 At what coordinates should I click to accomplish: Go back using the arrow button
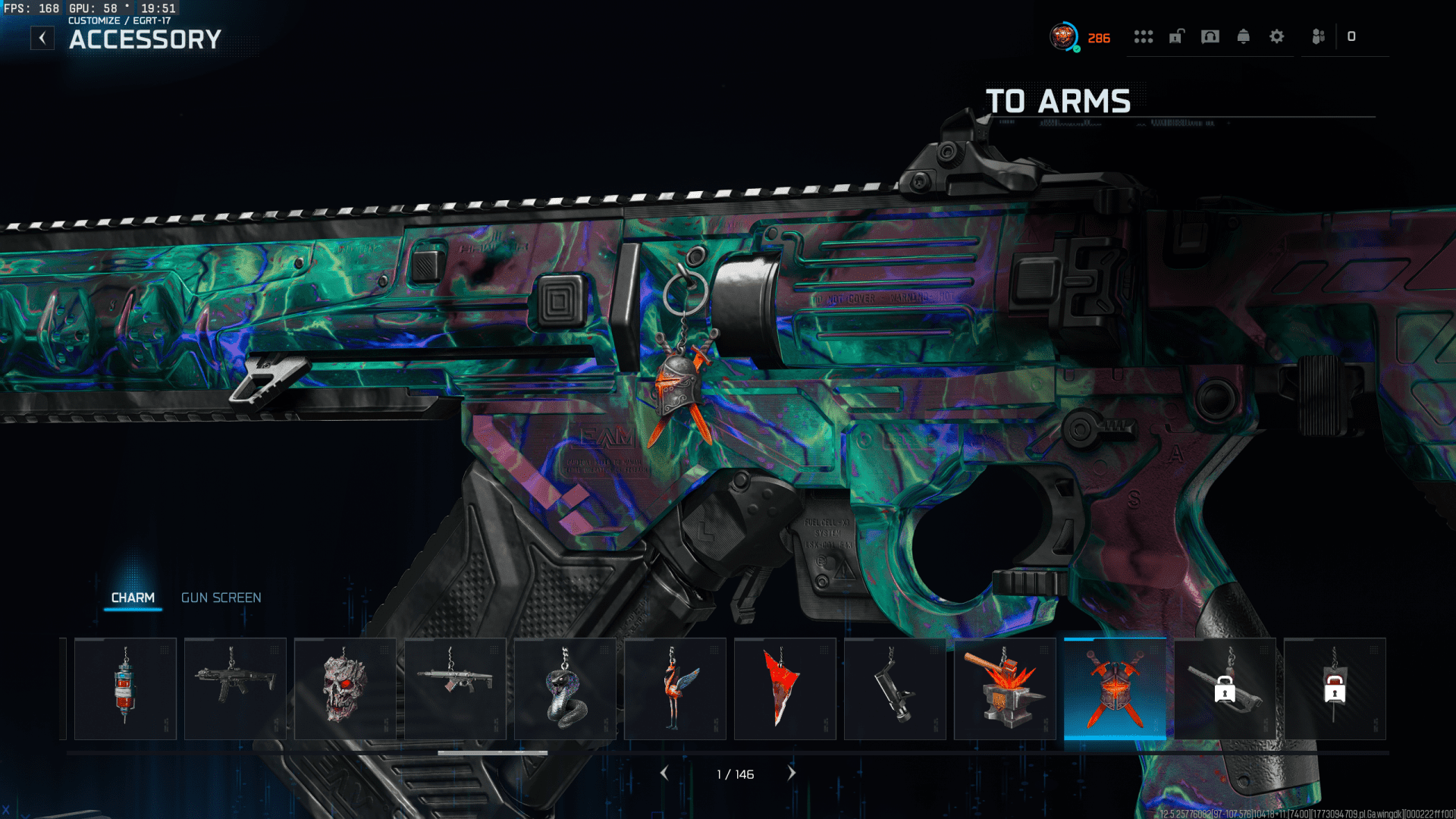click(42, 38)
